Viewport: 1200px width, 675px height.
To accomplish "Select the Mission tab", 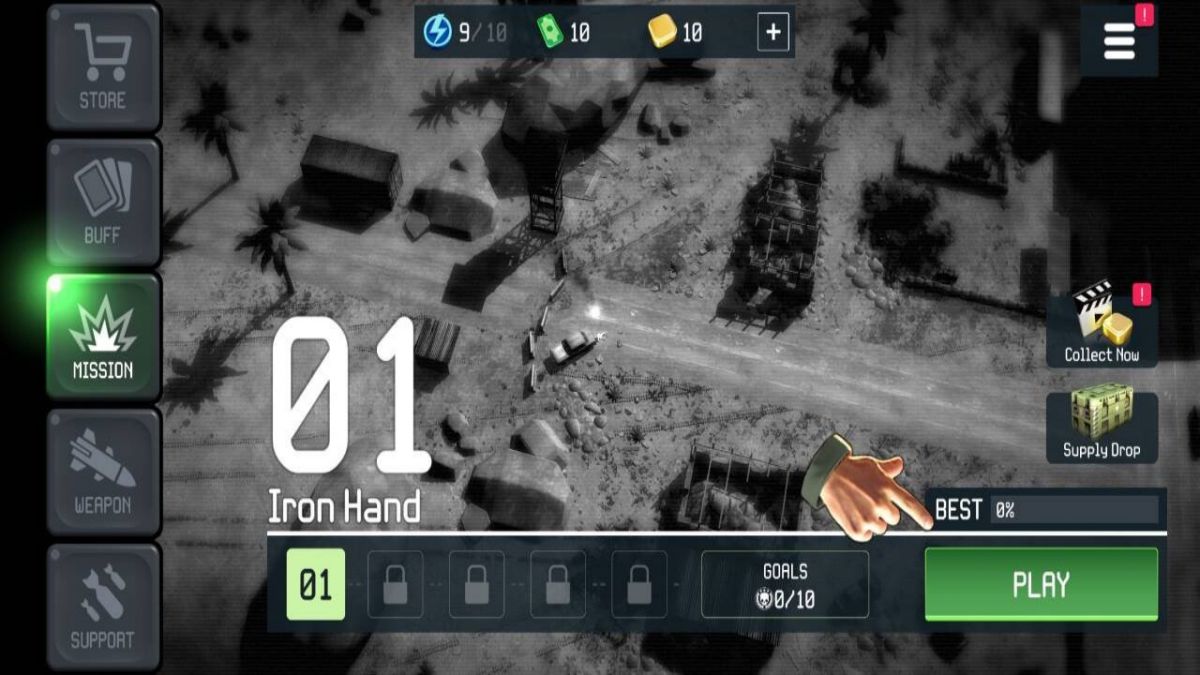I will [x=103, y=338].
